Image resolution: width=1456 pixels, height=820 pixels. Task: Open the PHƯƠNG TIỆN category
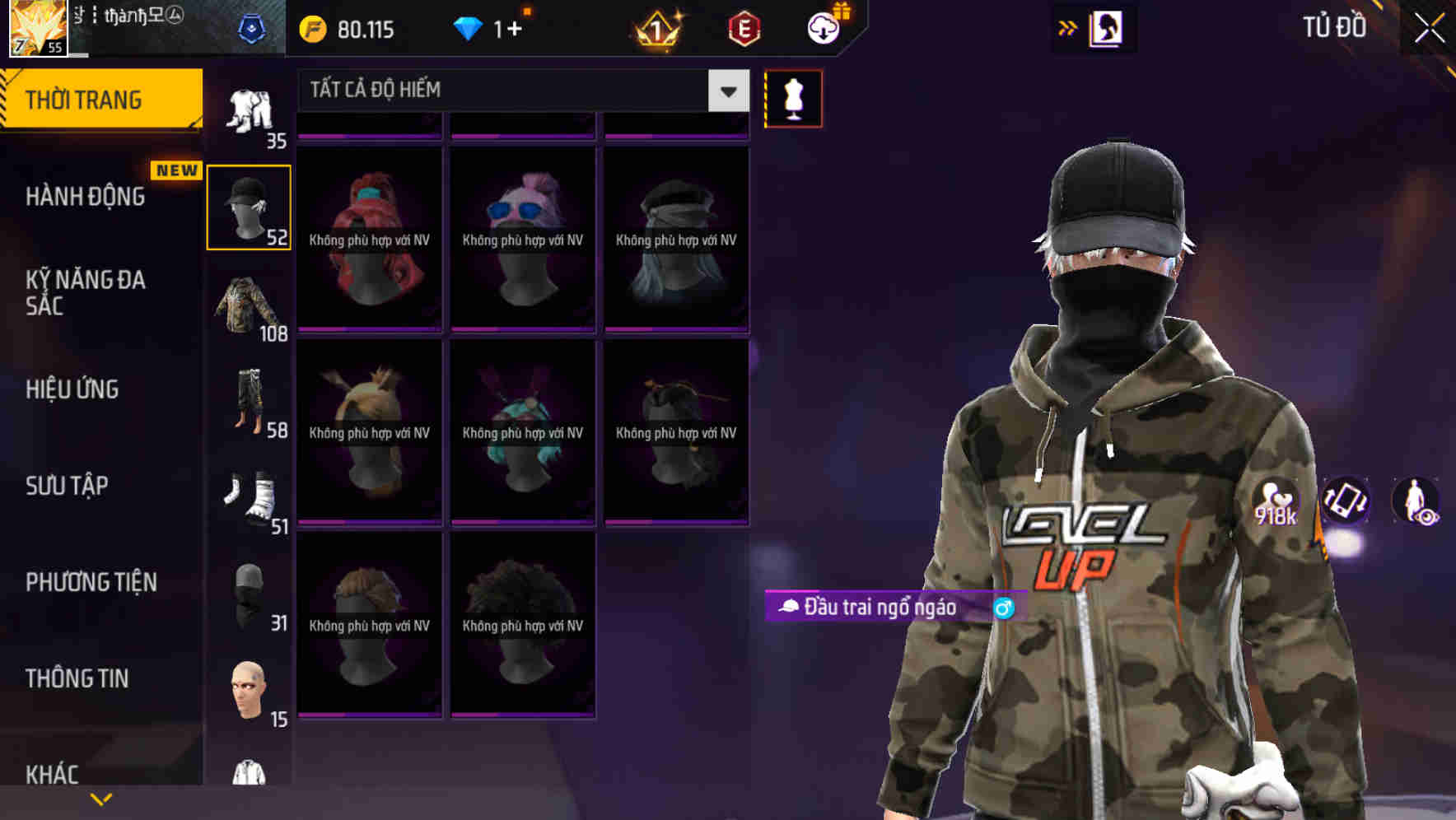tap(91, 581)
